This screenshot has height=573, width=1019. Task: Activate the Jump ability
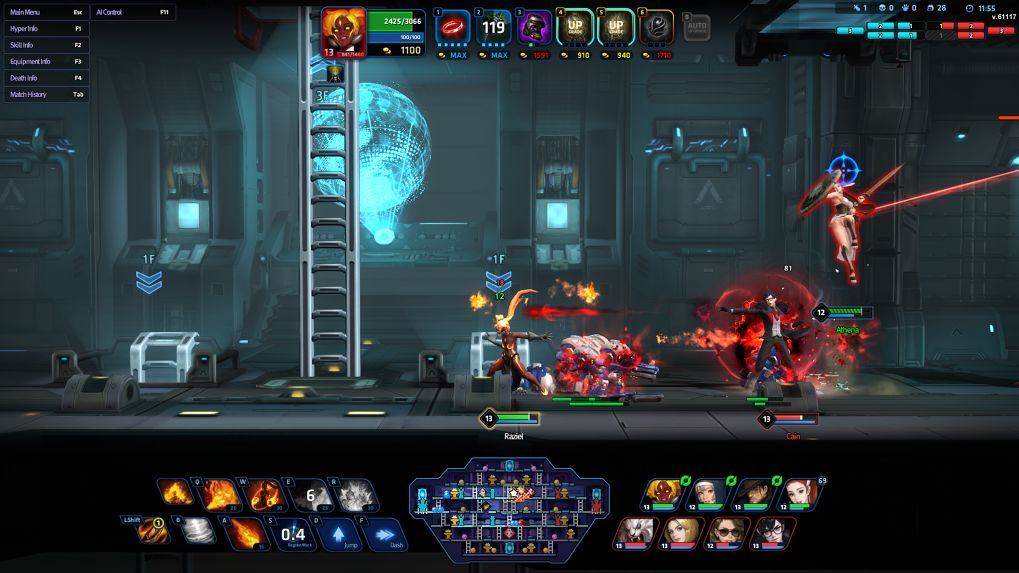[x=338, y=534]
